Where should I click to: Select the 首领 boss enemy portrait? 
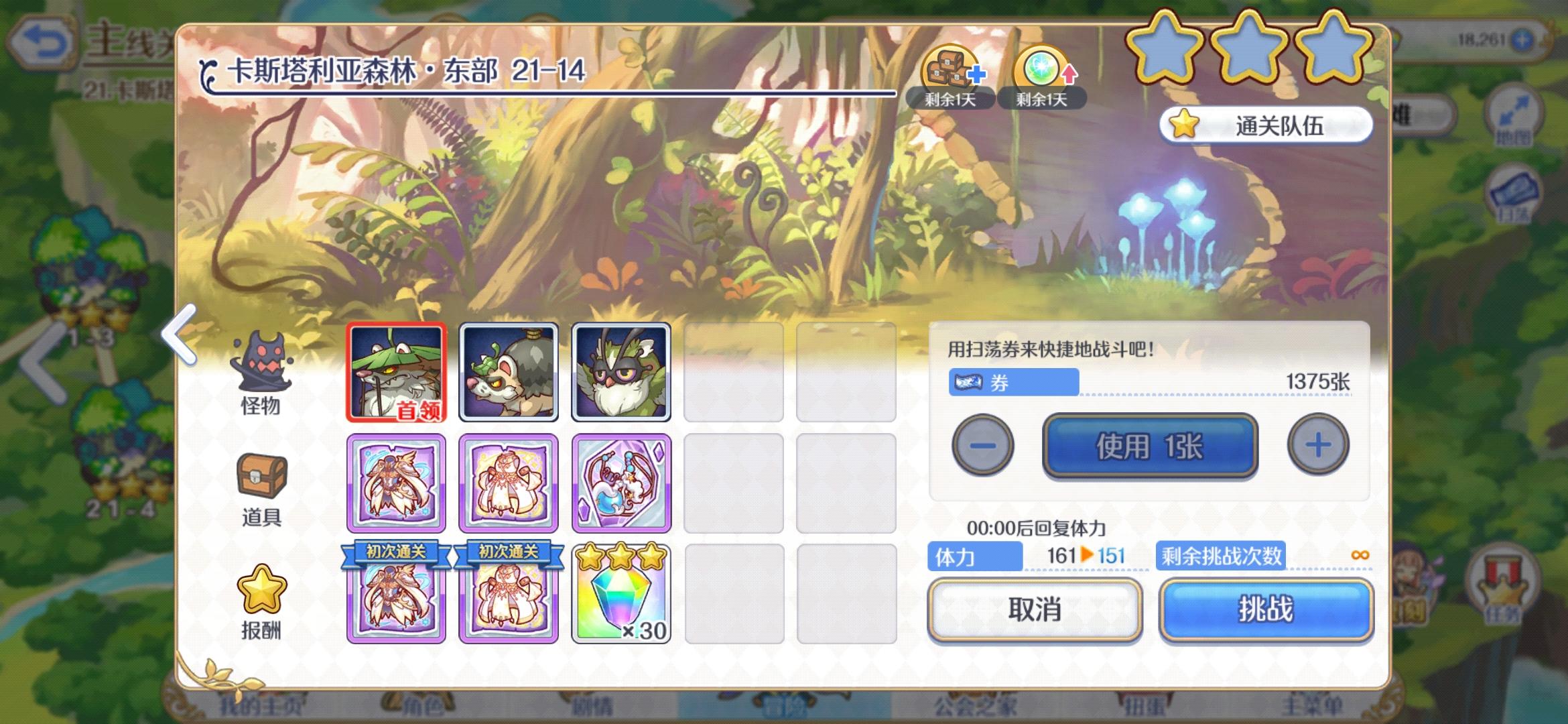pos(396,371)
